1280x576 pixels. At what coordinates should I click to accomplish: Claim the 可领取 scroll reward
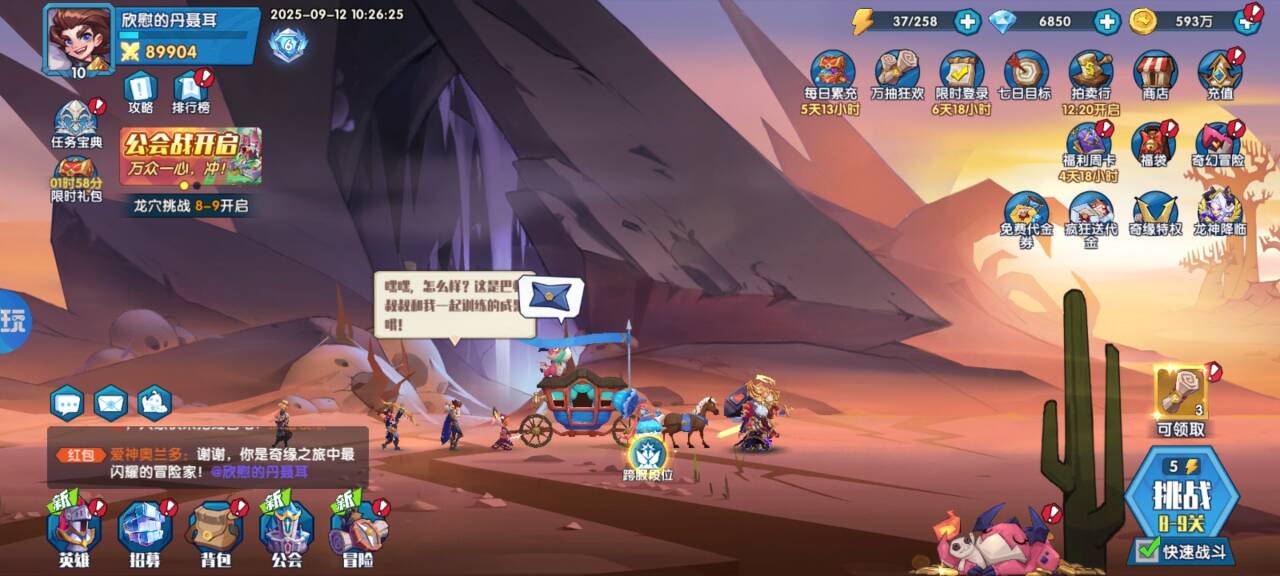click(1180, 398)
